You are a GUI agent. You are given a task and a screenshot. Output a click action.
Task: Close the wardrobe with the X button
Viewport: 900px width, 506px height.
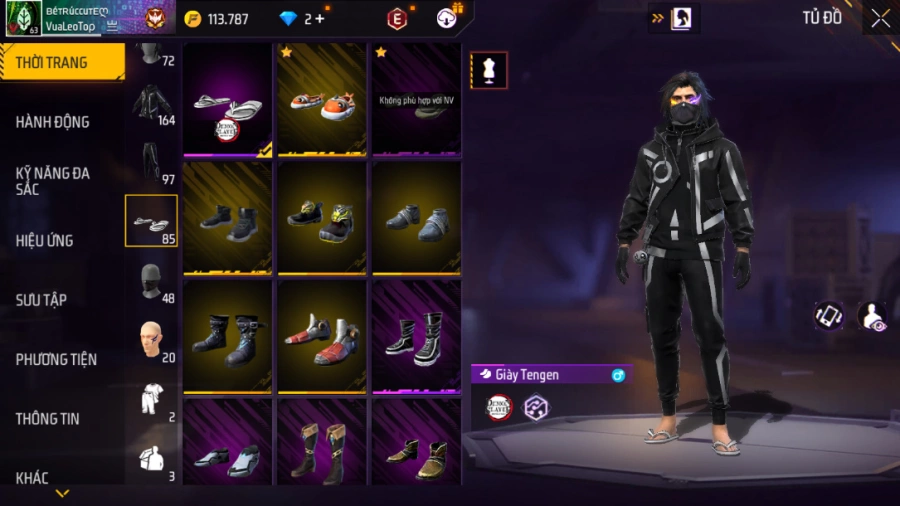coord(880,18)
